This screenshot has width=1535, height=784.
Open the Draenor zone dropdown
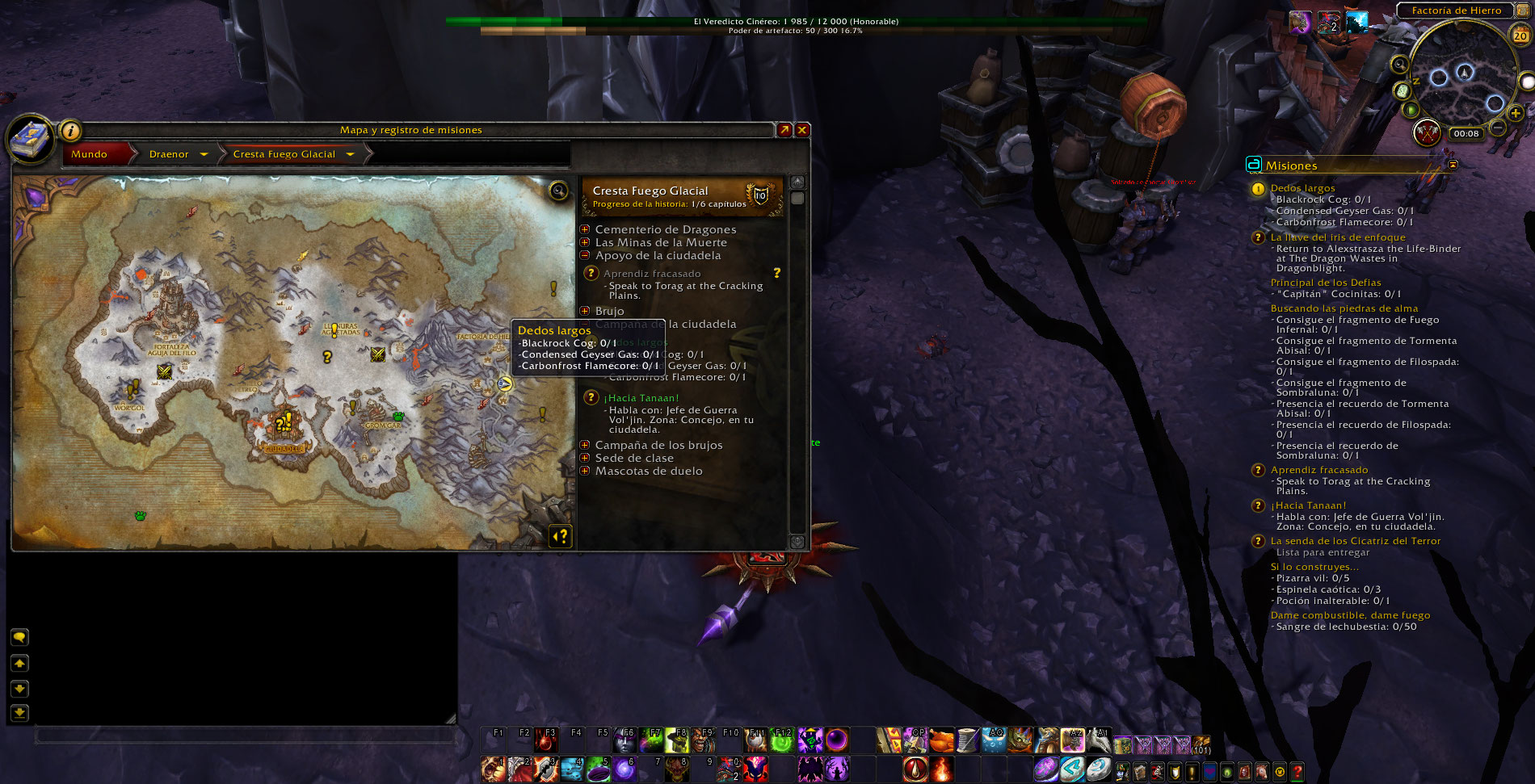(x=204, y=154)
